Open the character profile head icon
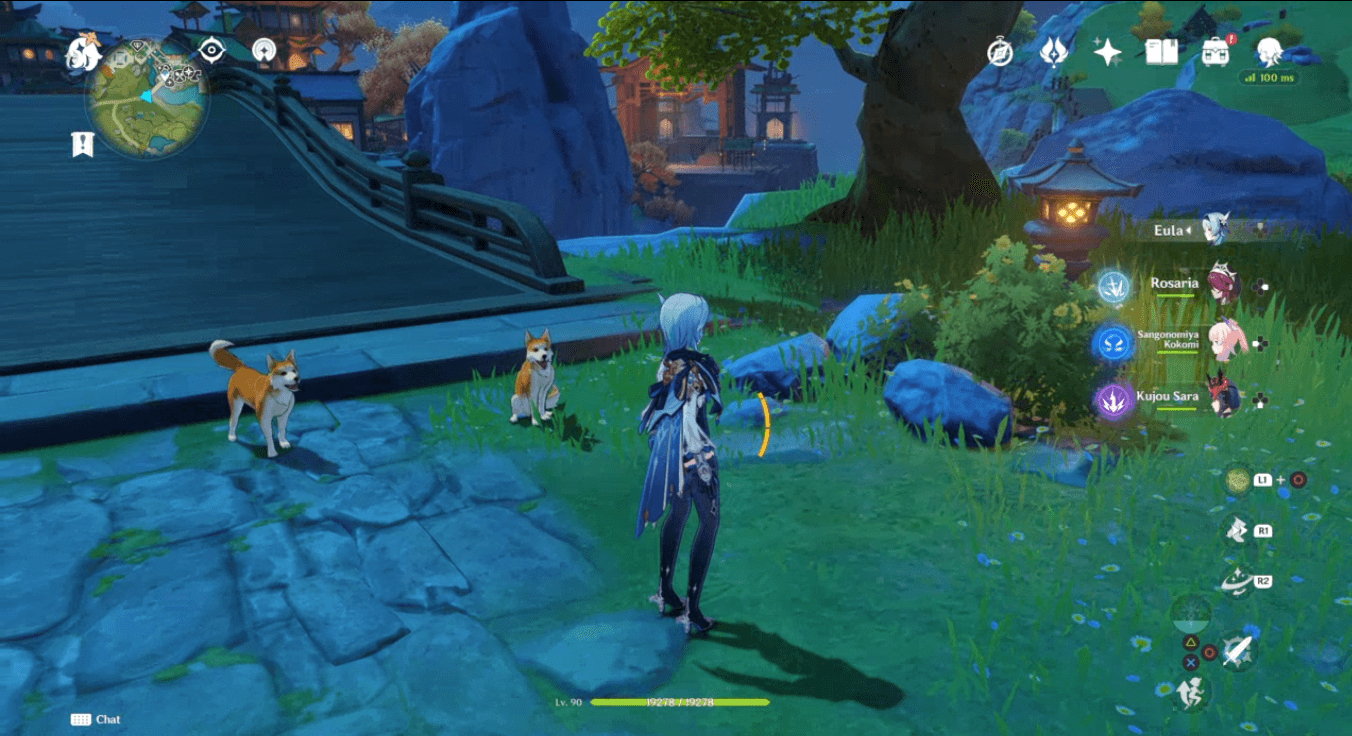 point(1270,50)
